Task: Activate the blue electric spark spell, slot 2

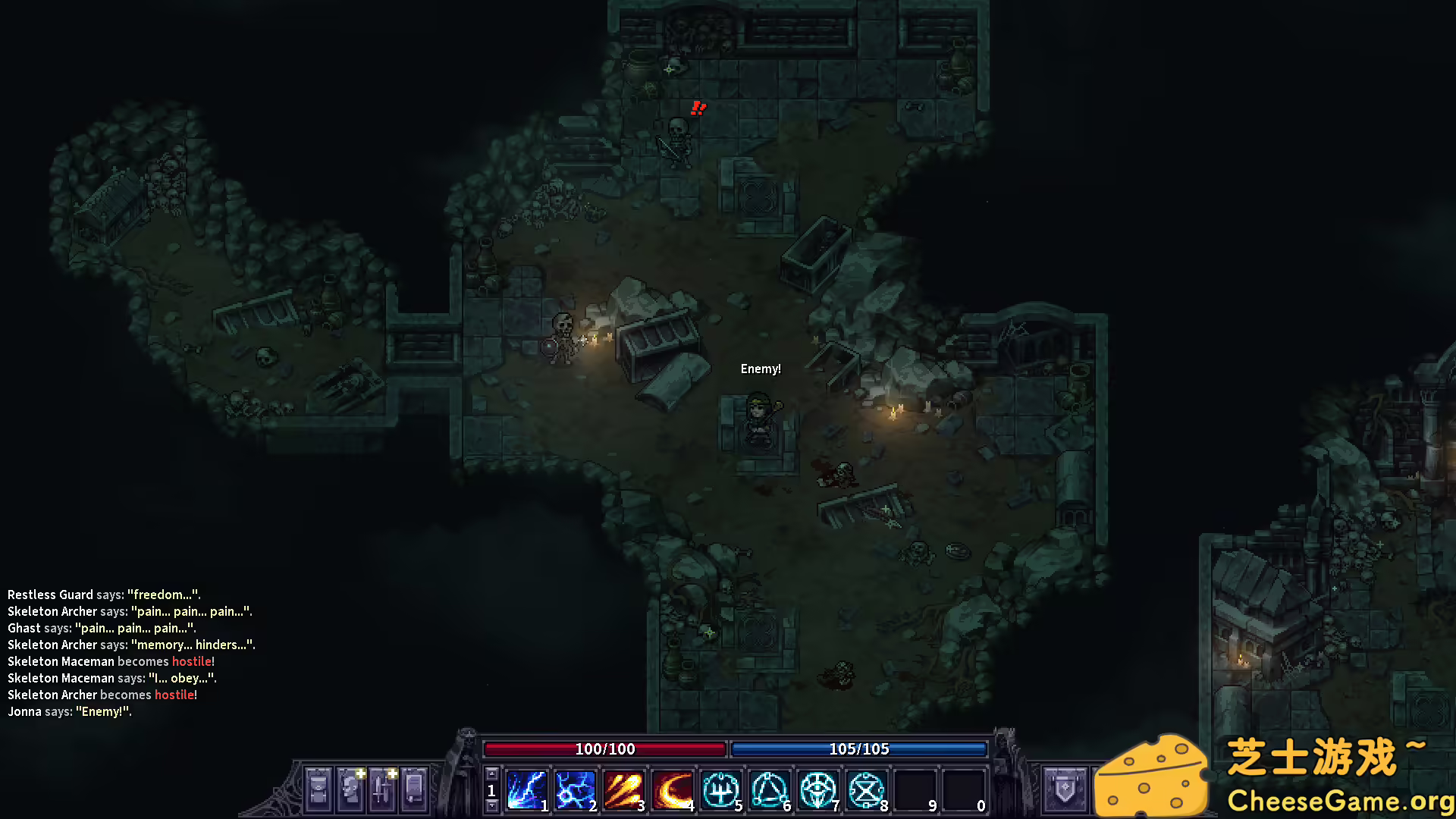Action: 575,790
